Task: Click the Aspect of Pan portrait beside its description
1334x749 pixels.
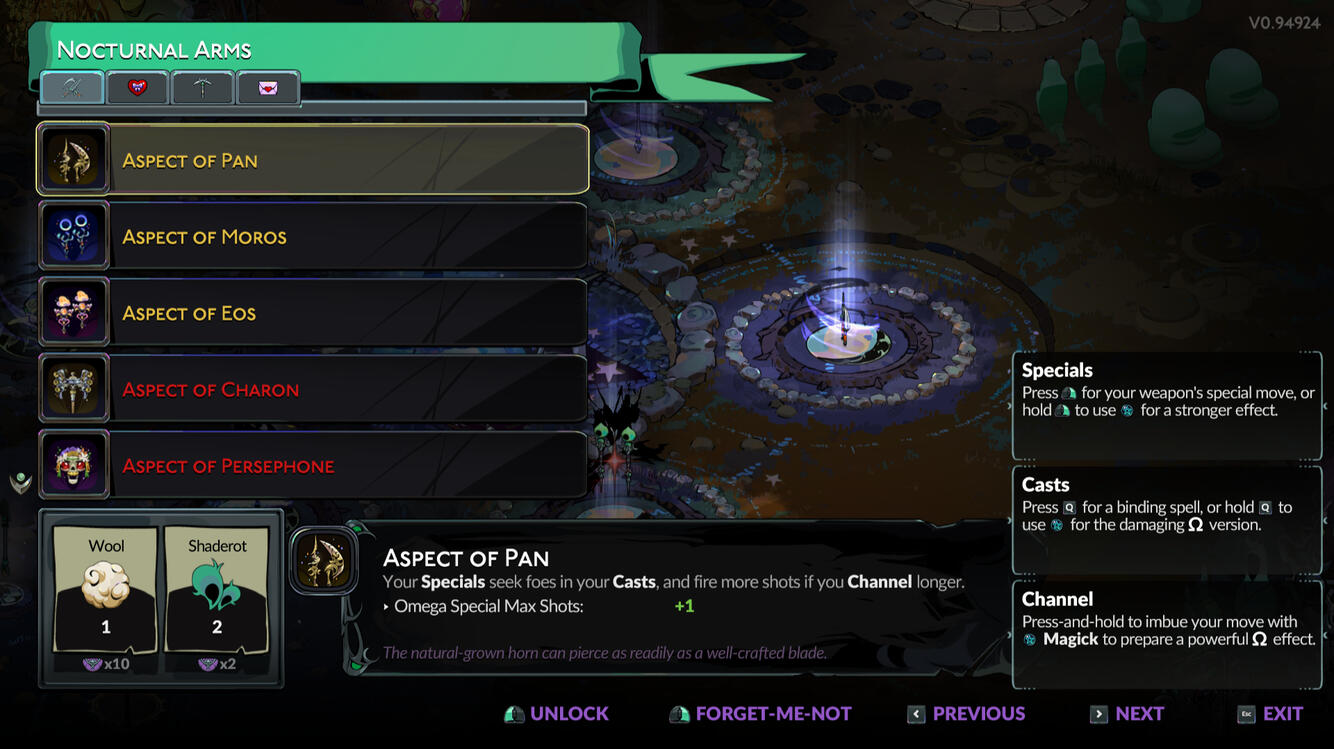Action: 323,560
